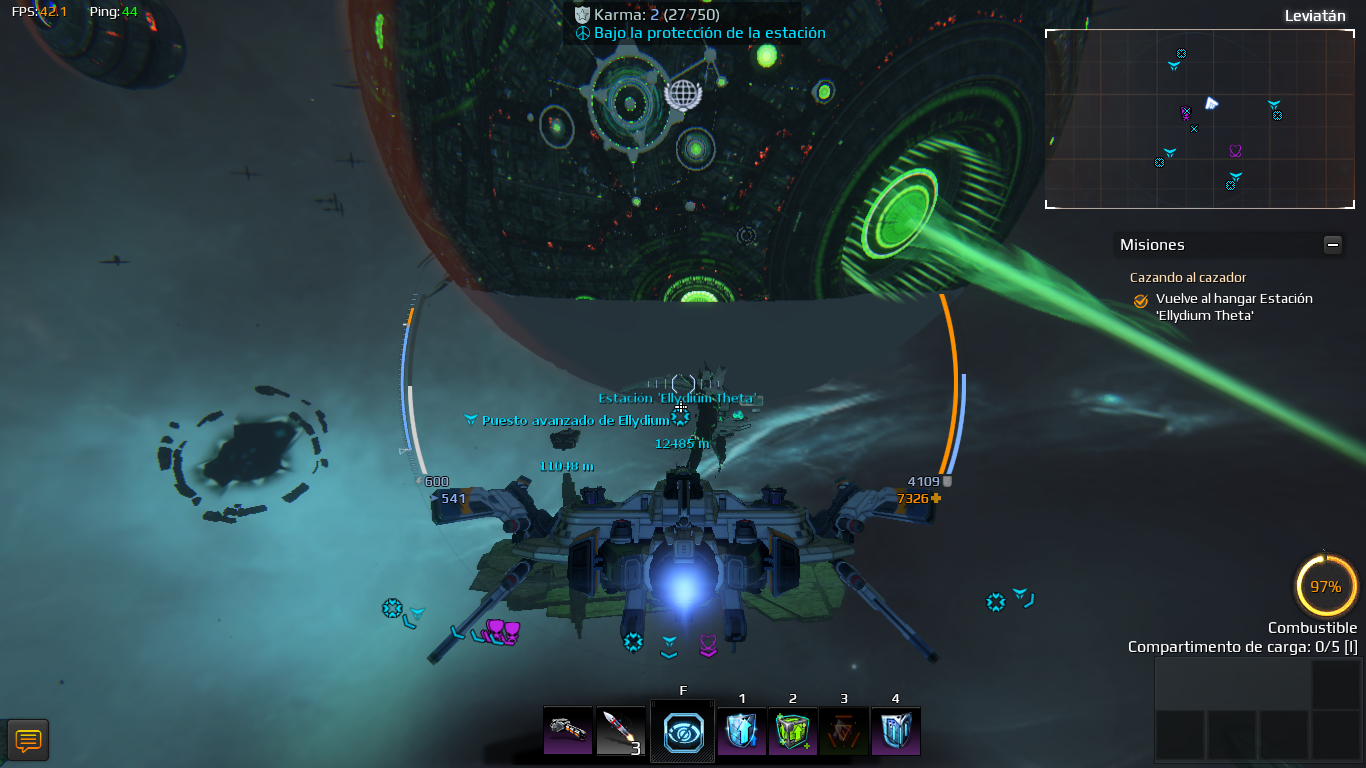Screen dimensions: 1366x768
Task: Click the purple marker on the minimap
Action: (x=1235, y=151)
